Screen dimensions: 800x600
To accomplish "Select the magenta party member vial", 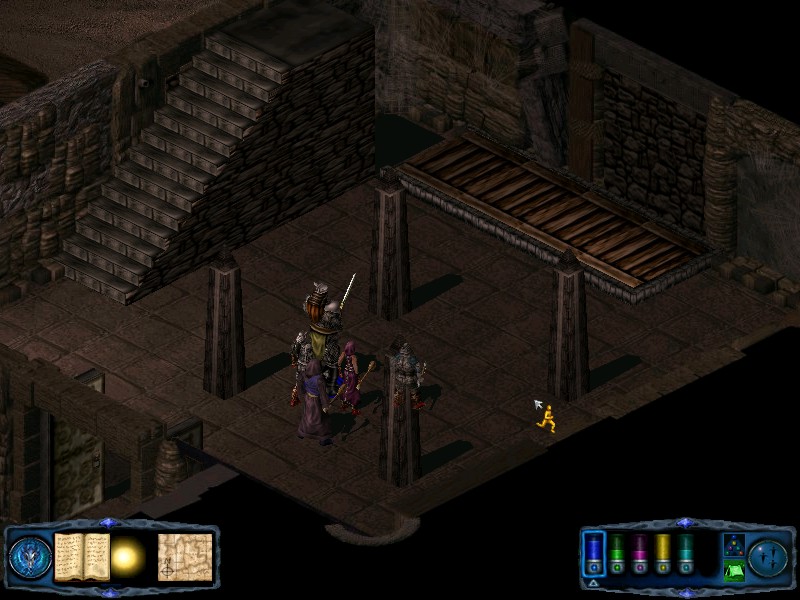I will tap(640, 554).
